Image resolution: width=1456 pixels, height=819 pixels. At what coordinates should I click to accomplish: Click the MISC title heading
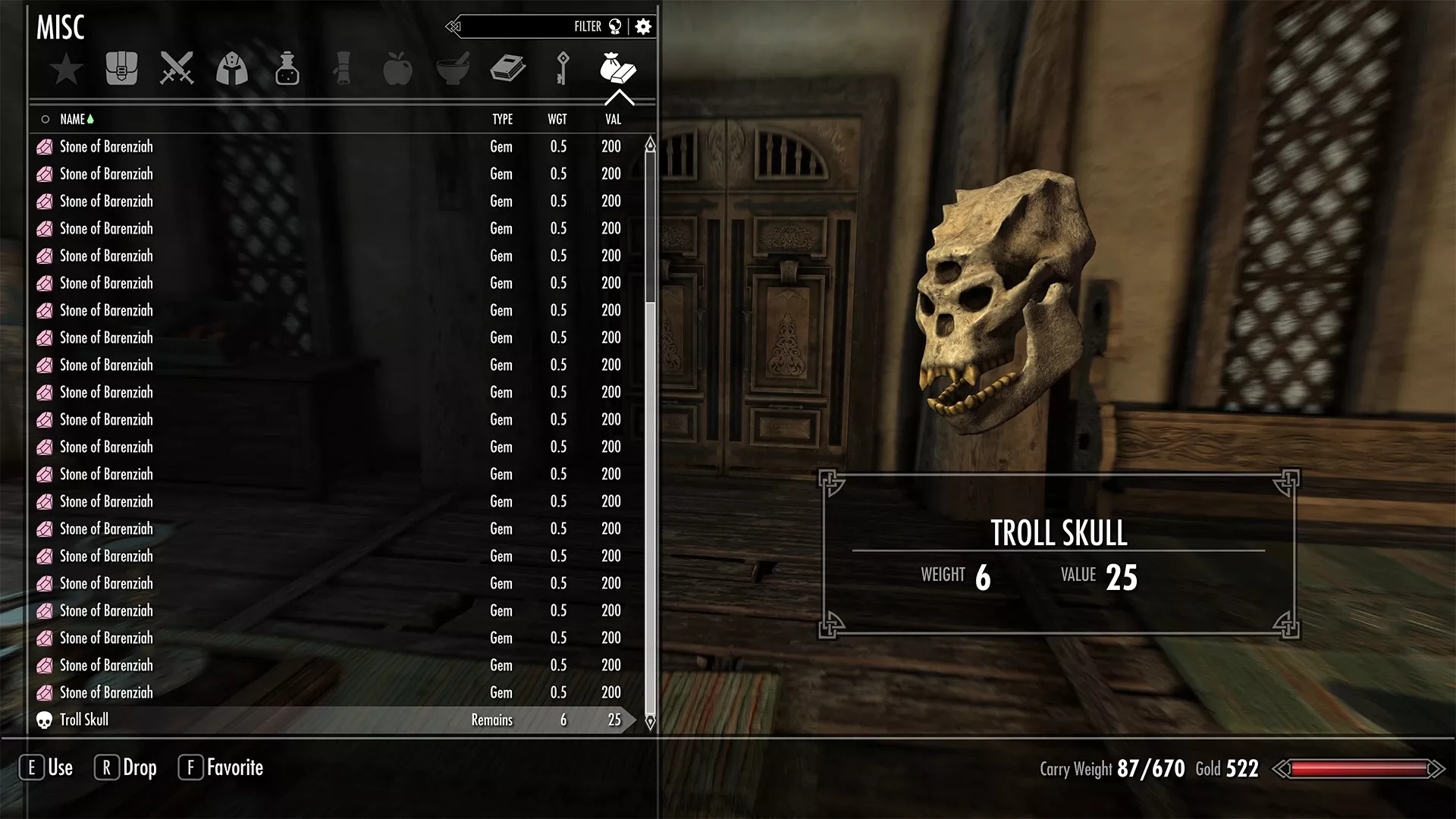61,27
